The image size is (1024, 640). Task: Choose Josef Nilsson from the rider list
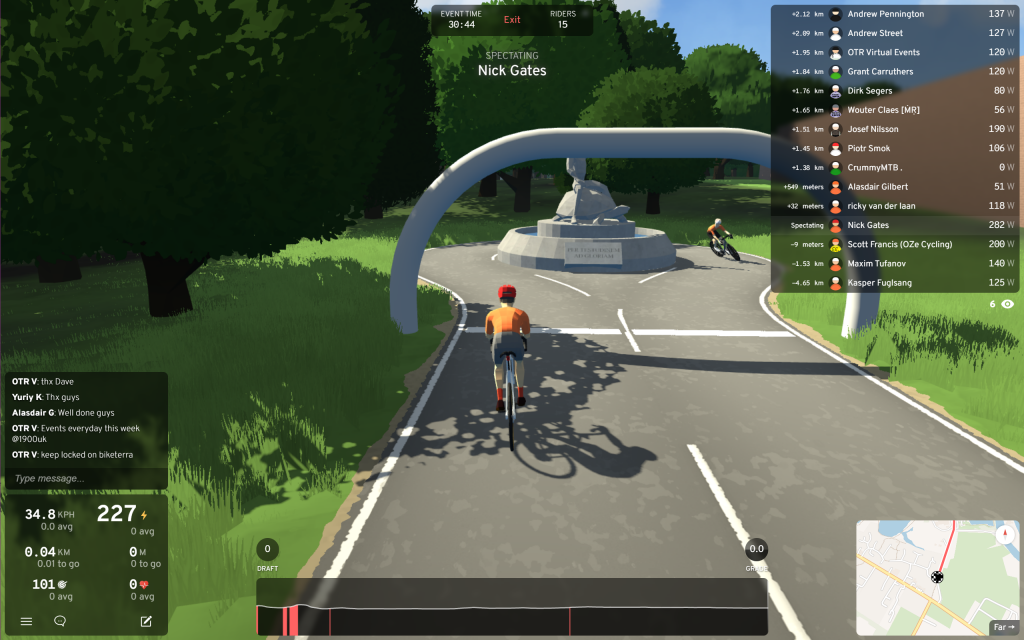point(873,129)
